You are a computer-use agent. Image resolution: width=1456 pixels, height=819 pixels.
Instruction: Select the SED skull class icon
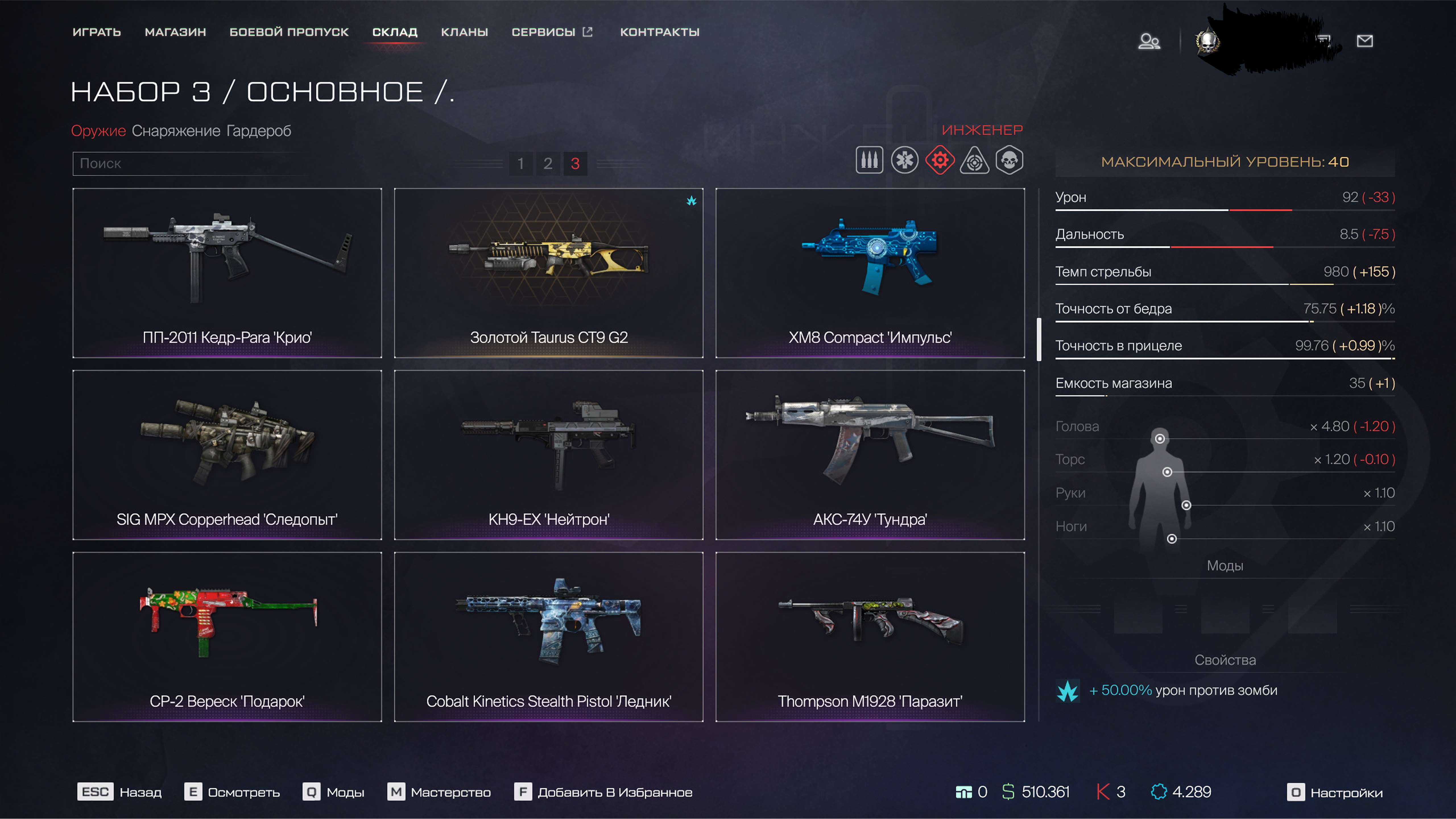pos(1011,160)
